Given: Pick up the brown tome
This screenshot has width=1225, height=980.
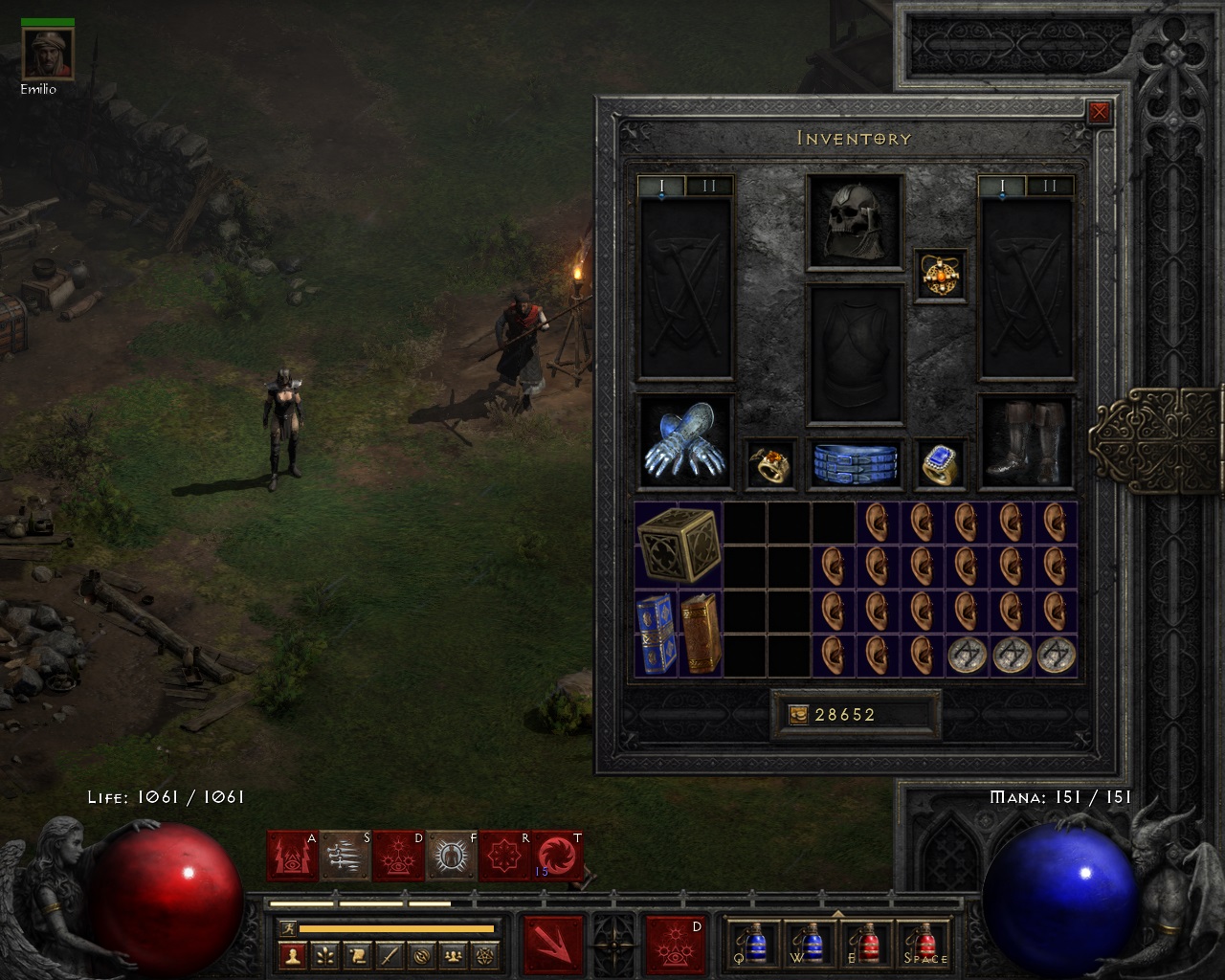Looking at the screenshot, I should coord(701,634).
